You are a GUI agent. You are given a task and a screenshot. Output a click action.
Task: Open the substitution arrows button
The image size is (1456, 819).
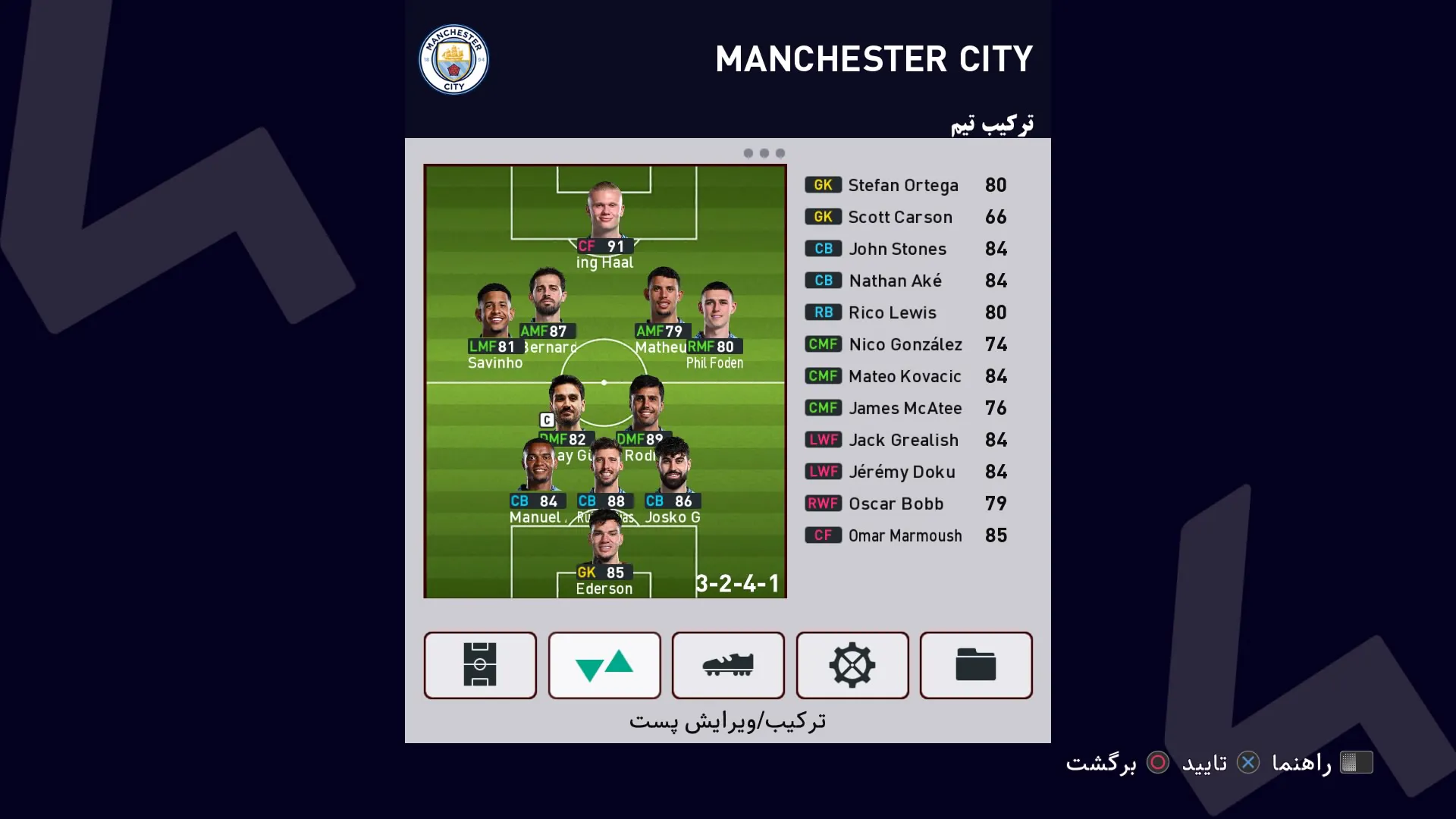[604, 665]
